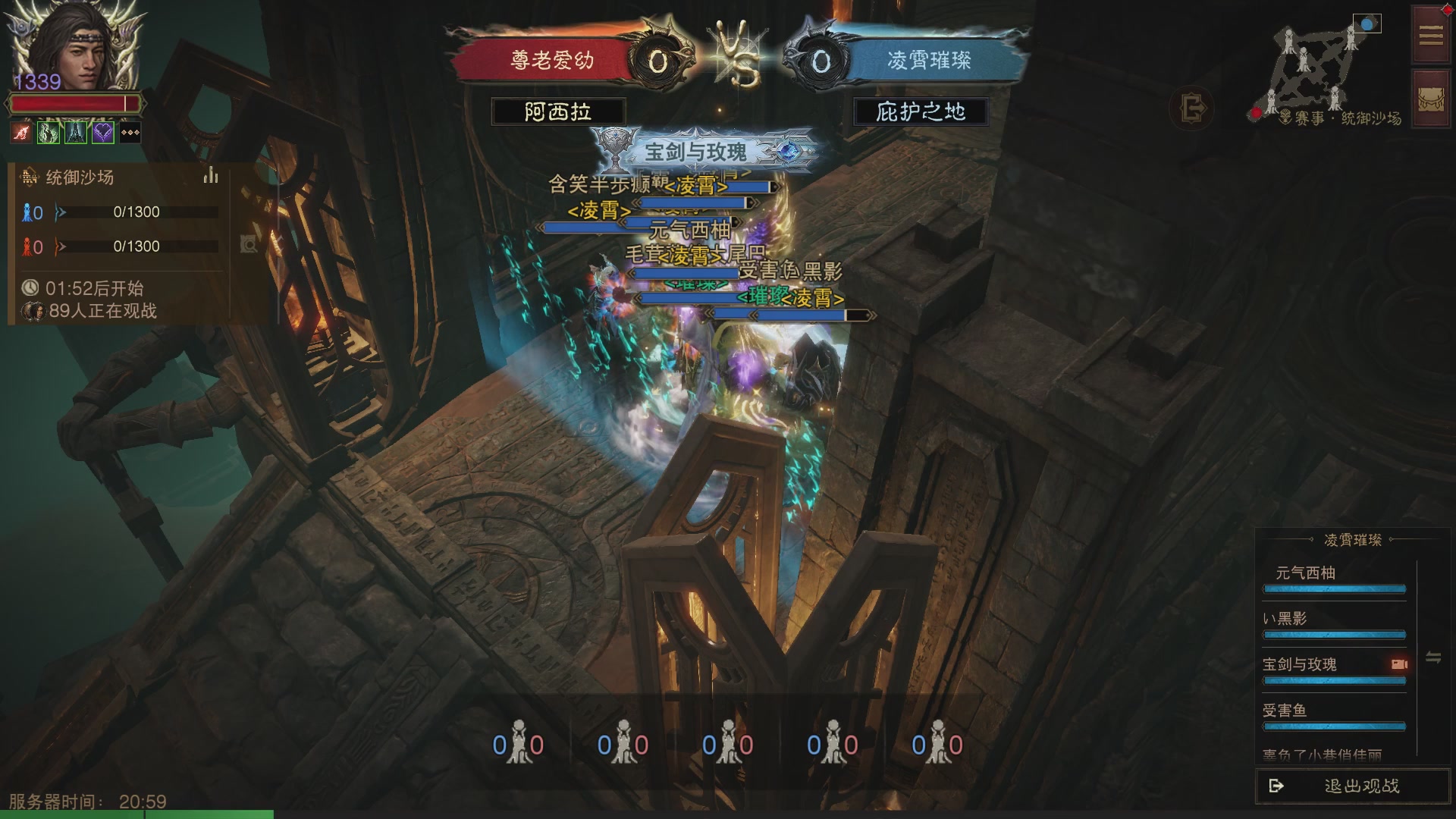Image resolution: width=1456 pixels, height=819 pixels.
Task: Select the blue team 凌霄璀璨 banner
Action: tap(929, 61)
